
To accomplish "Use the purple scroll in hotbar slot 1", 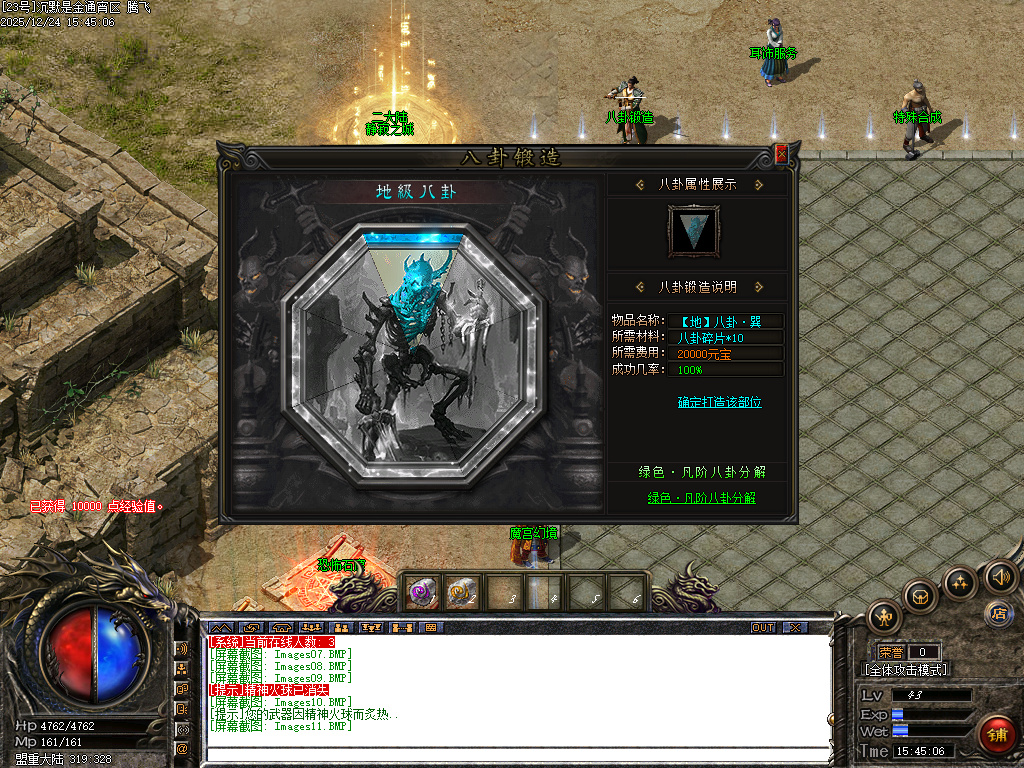I will [422, 594].
